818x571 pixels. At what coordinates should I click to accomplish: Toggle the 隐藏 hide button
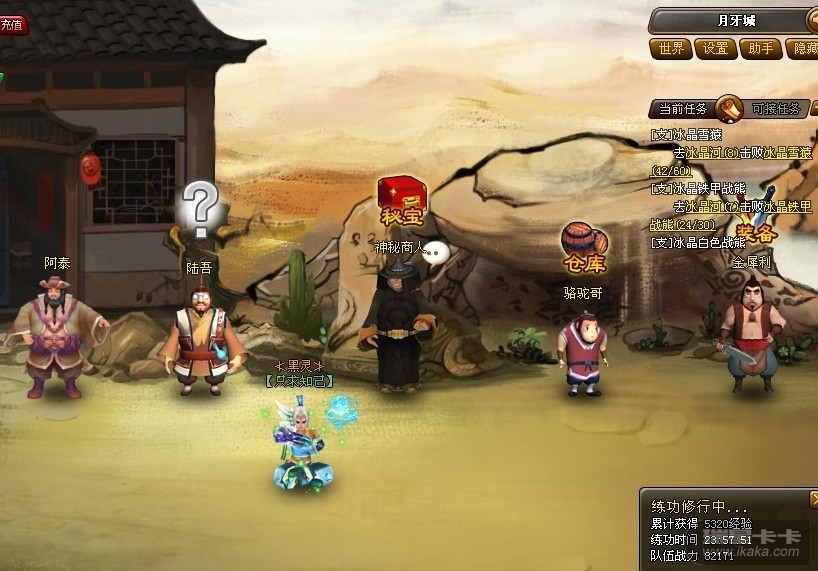(x=803, y=48)
